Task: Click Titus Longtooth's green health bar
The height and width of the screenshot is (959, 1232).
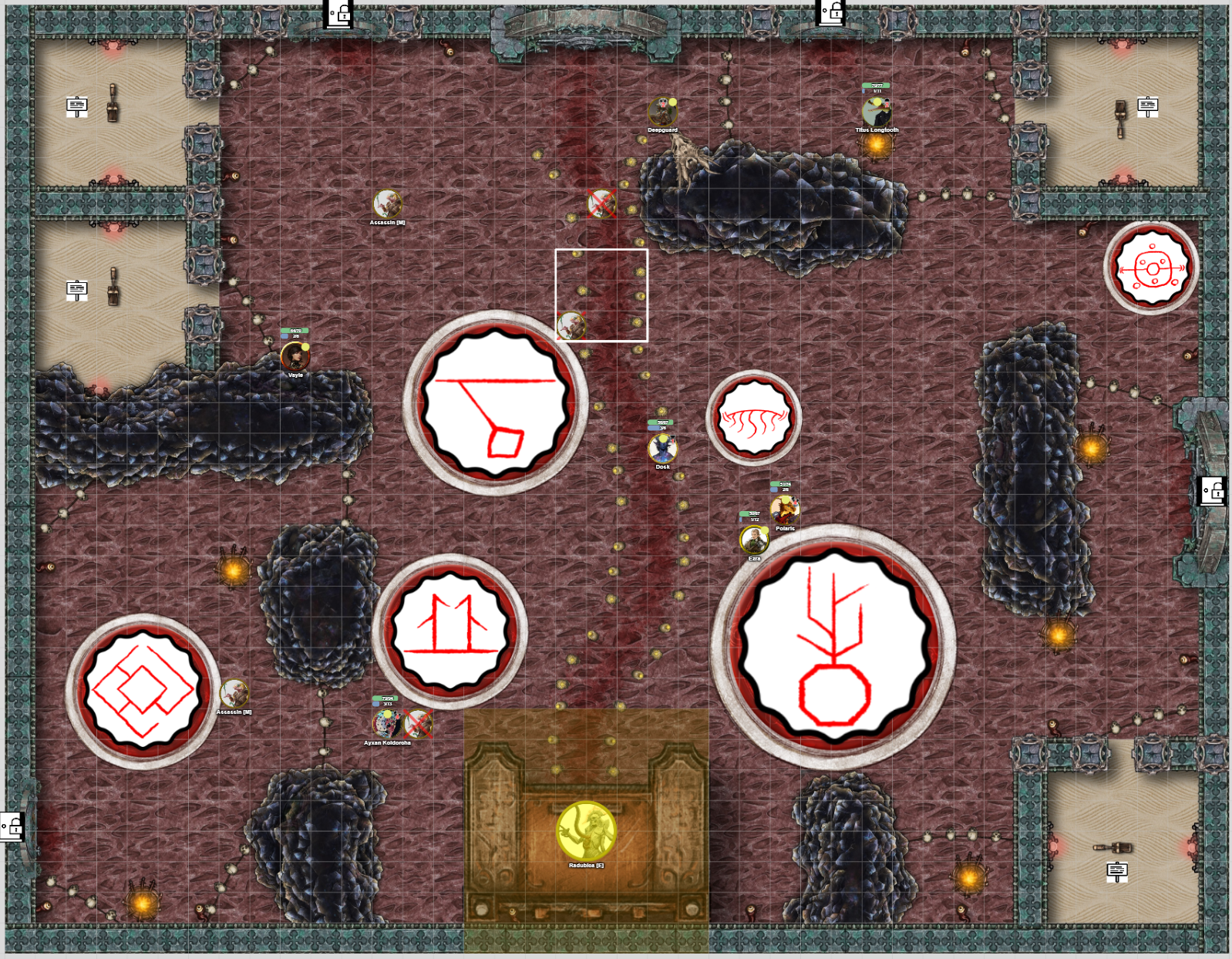Action: [875, 86]
